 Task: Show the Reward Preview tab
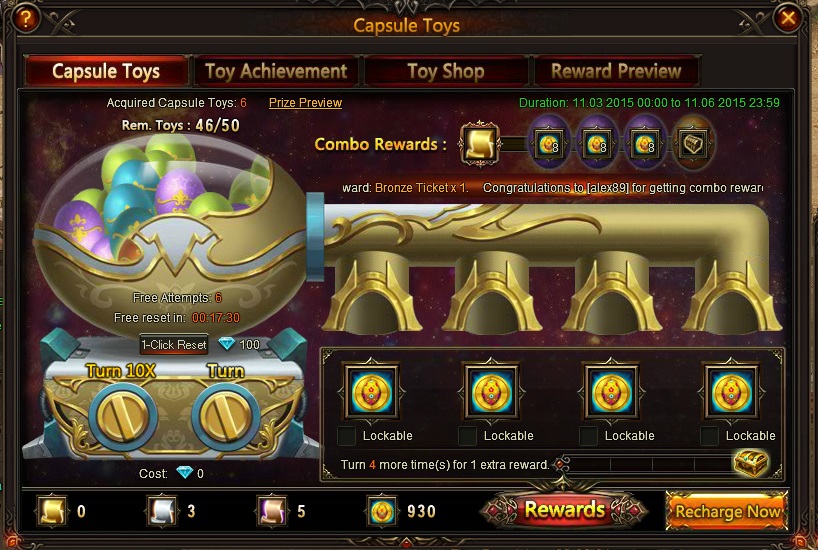(616, 71)
